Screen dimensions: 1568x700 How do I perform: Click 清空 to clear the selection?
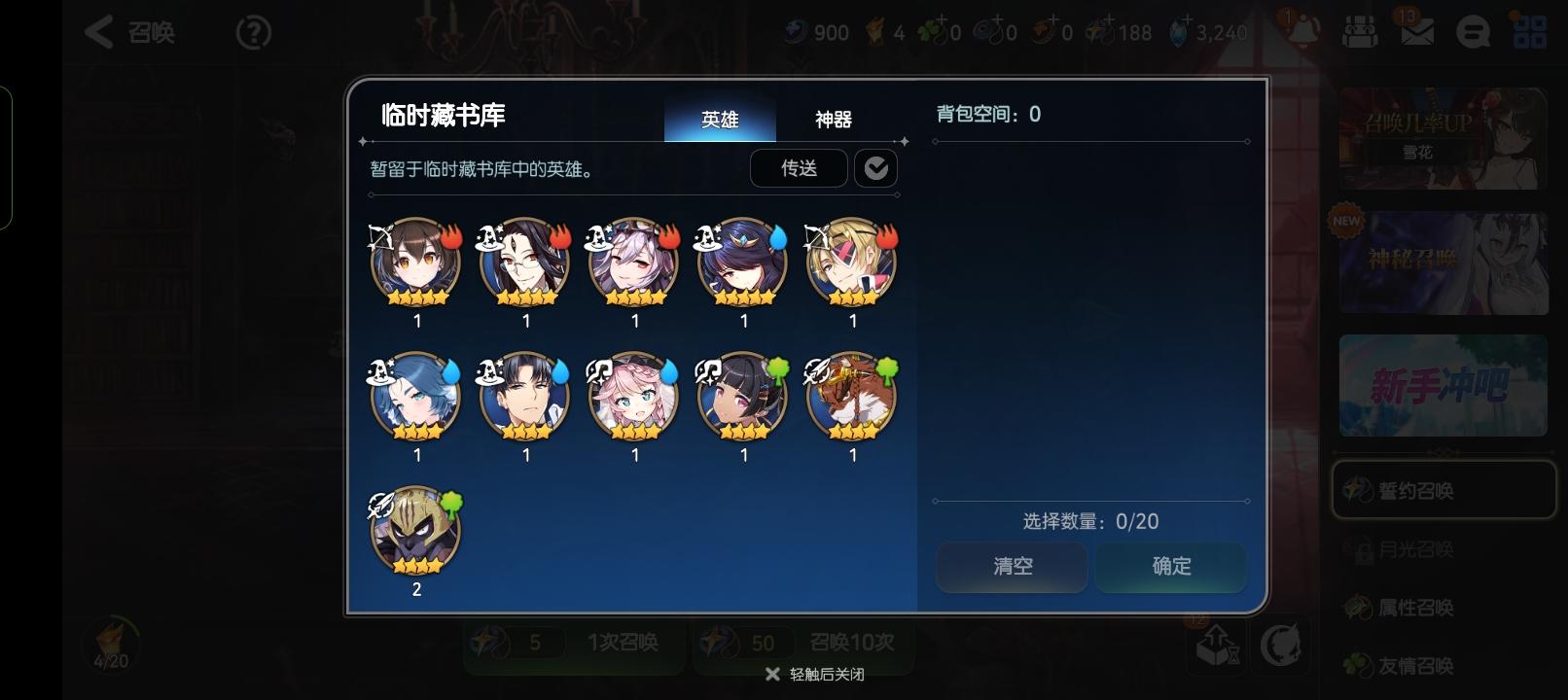1012,567
